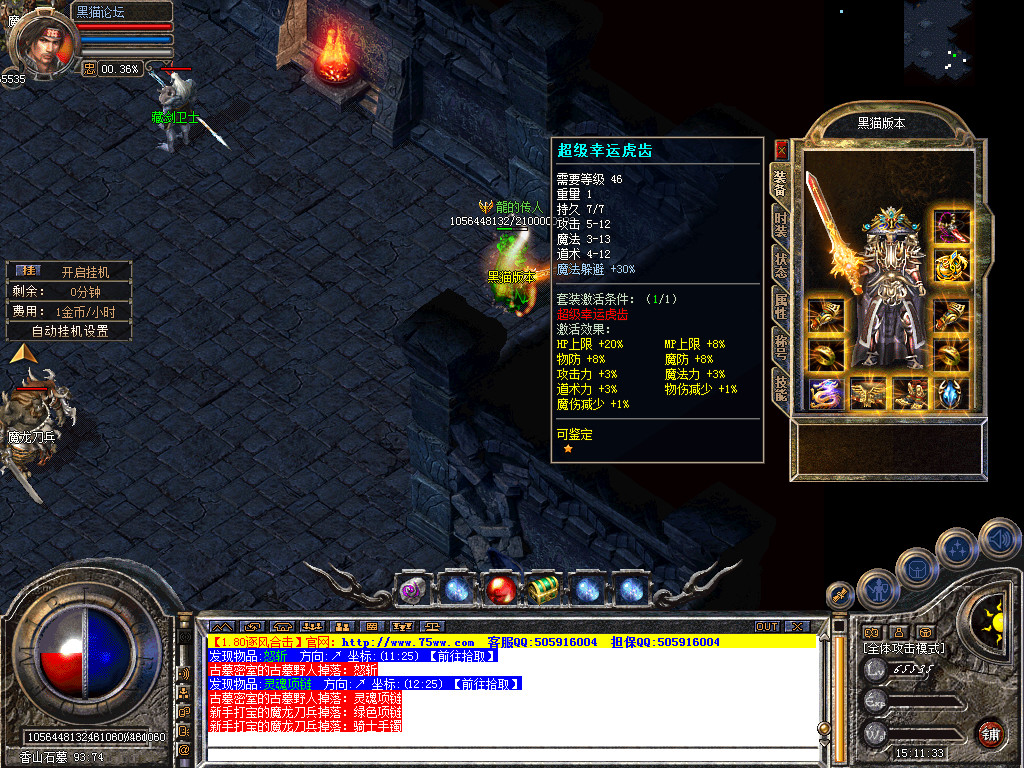Image resolution: width=1024 pixels, height=768 pixels.
Task: Open the bag round button
Action: click(x=917, y=568)
